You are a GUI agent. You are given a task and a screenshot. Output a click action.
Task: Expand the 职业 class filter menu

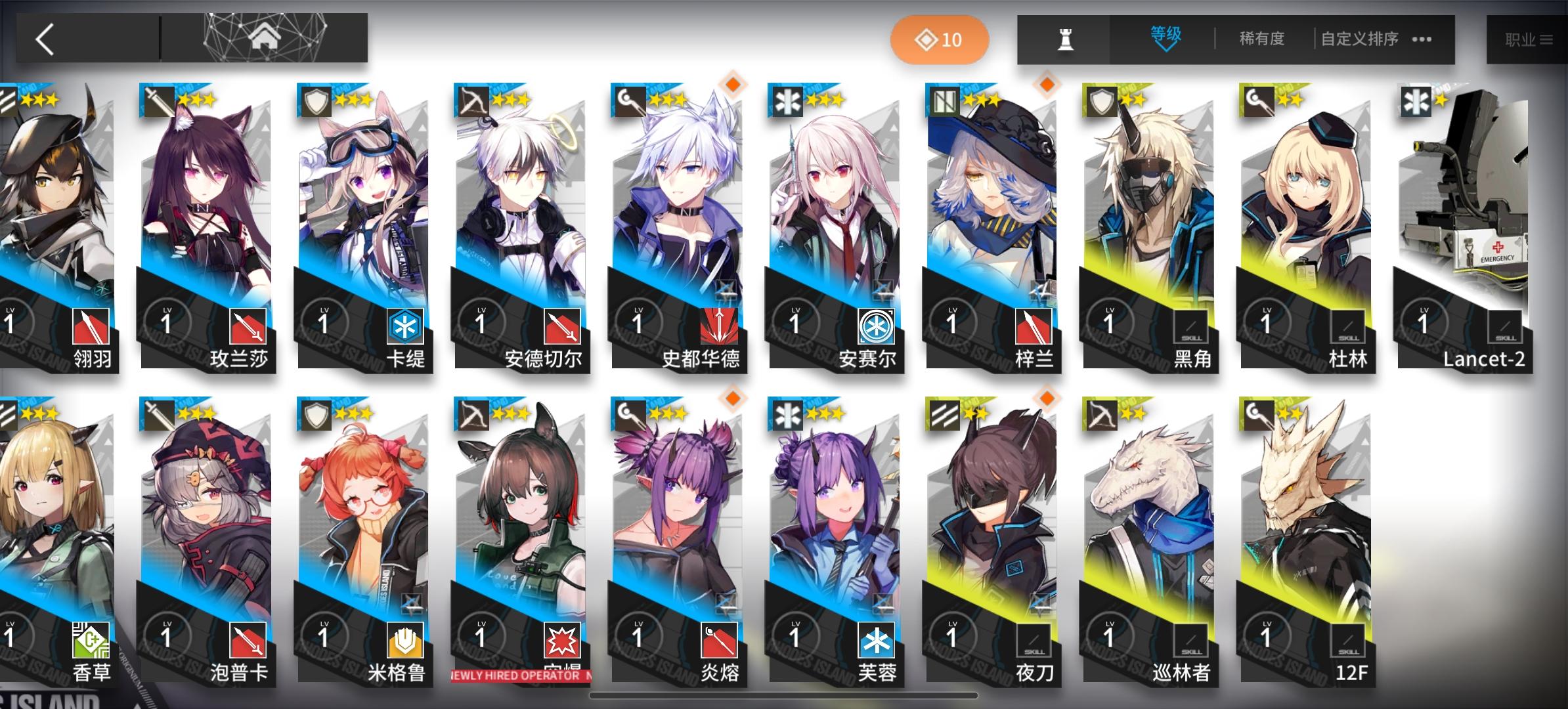pyautogui.click(x=1527, y=38)
